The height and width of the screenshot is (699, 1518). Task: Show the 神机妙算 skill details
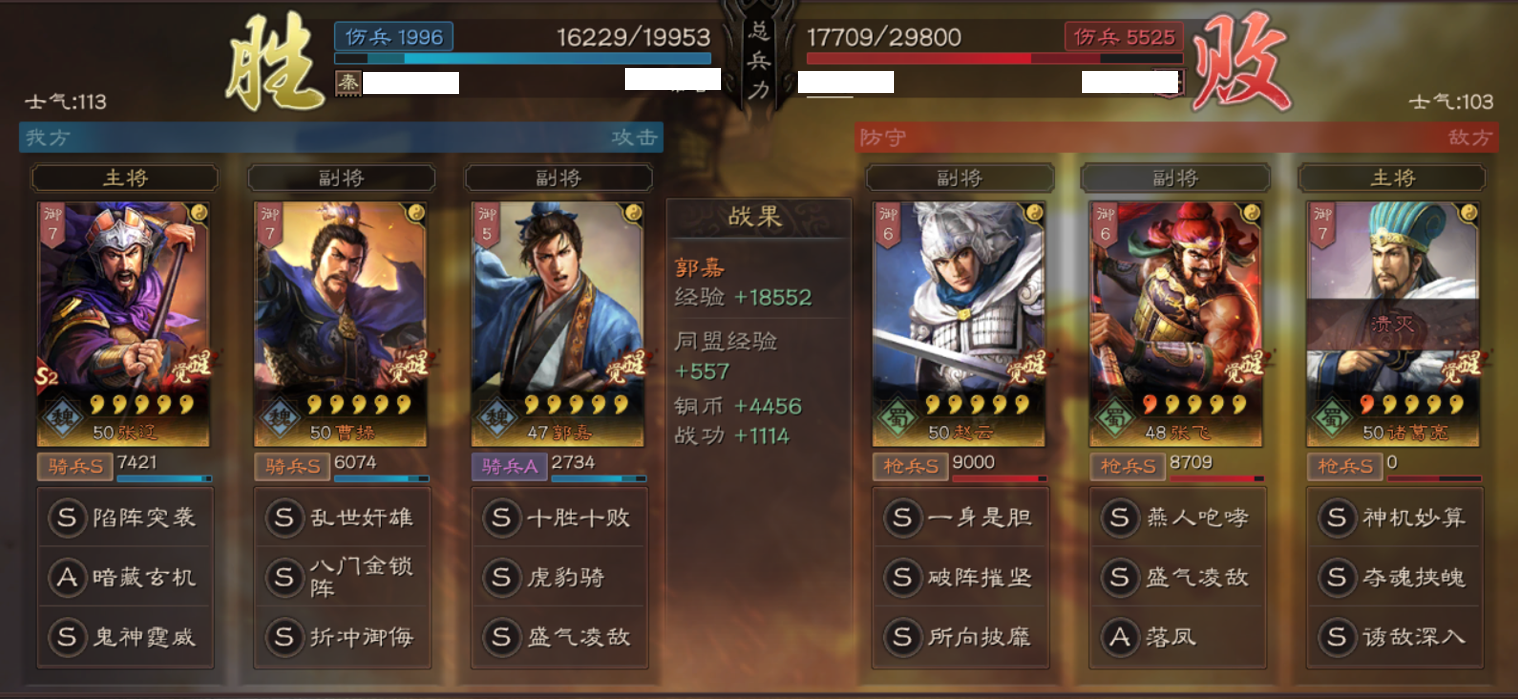[1395, 518]
